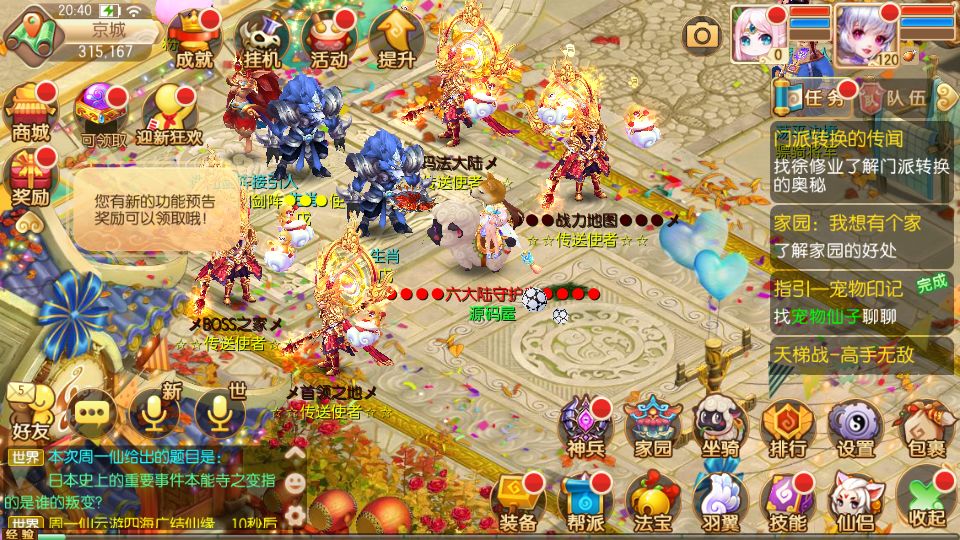Collapse the menu with 收起

coord(922,498)
